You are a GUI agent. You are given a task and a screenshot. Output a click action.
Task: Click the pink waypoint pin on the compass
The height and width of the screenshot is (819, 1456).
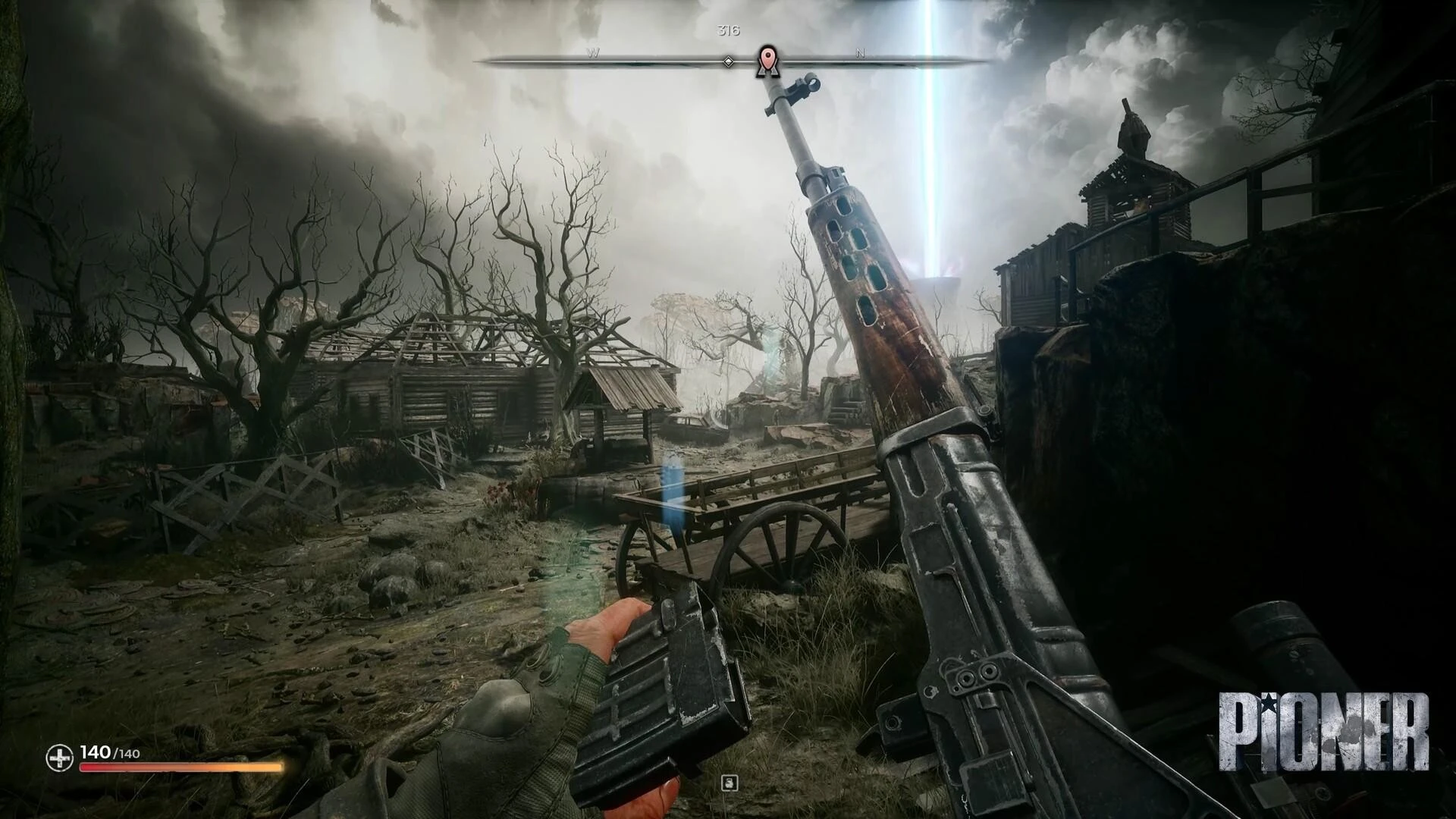click(767, 58)
